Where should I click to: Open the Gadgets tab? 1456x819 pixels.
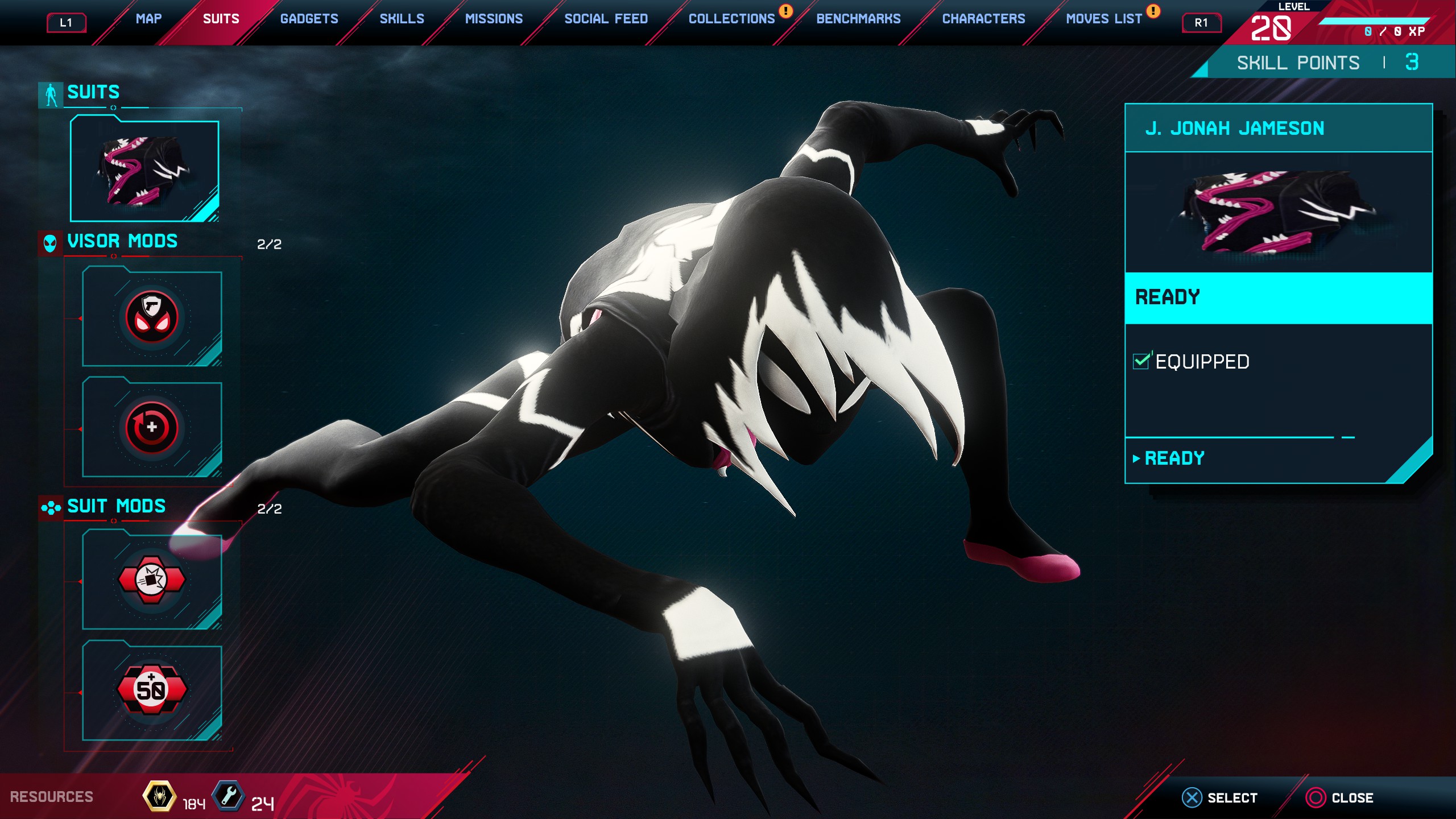[309, 19]
